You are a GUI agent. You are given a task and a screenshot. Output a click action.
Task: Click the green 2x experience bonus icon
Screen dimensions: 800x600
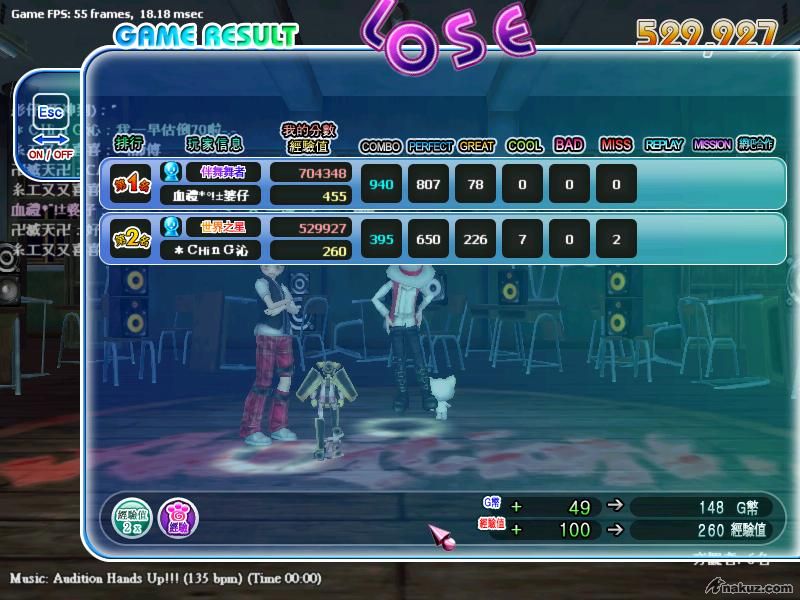click(131, 517)
